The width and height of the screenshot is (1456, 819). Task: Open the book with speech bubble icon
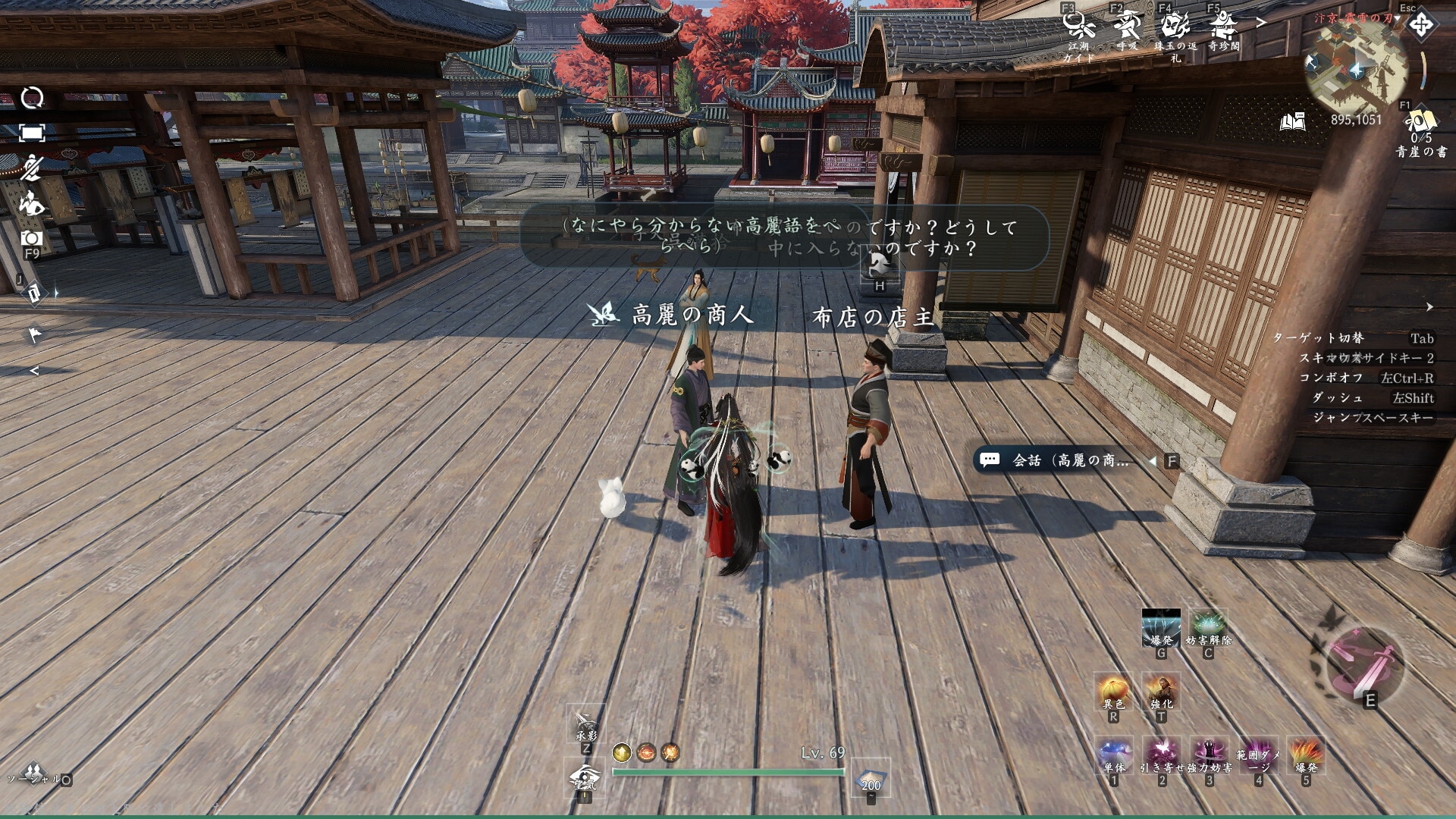point(1293,121)
